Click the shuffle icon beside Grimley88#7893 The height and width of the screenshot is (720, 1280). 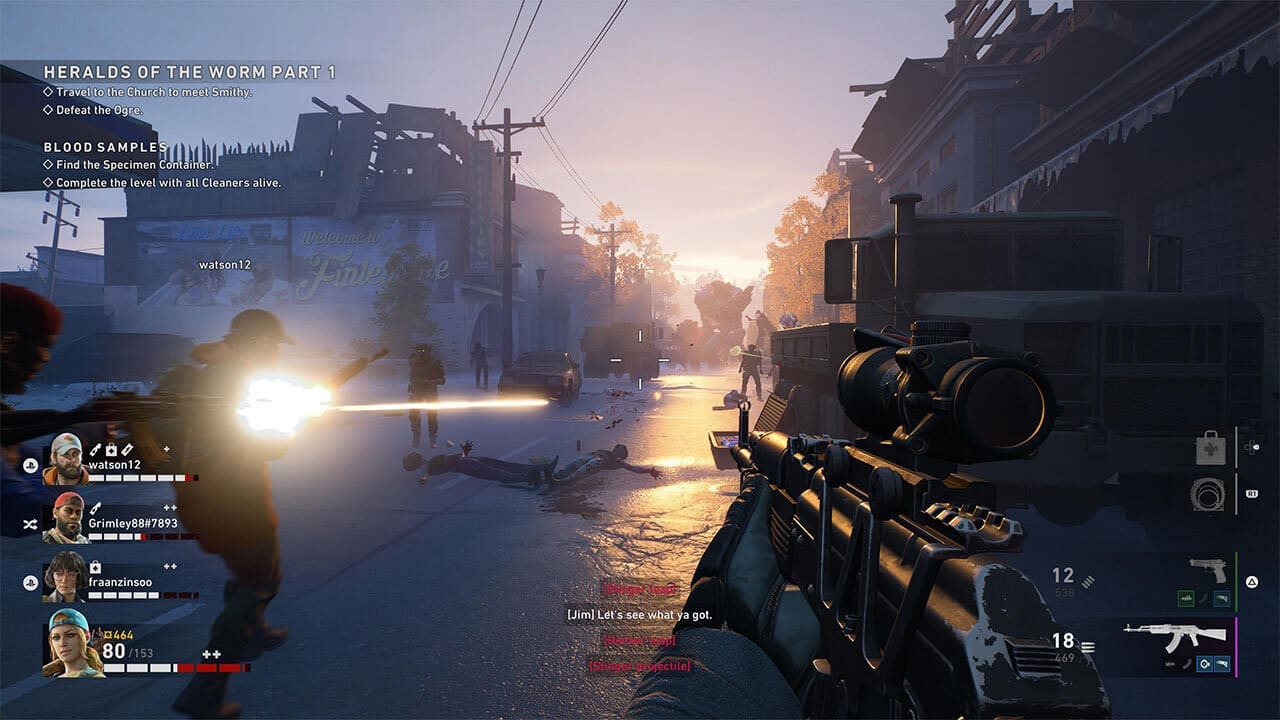pyautogui.click(x=29, y=523)
